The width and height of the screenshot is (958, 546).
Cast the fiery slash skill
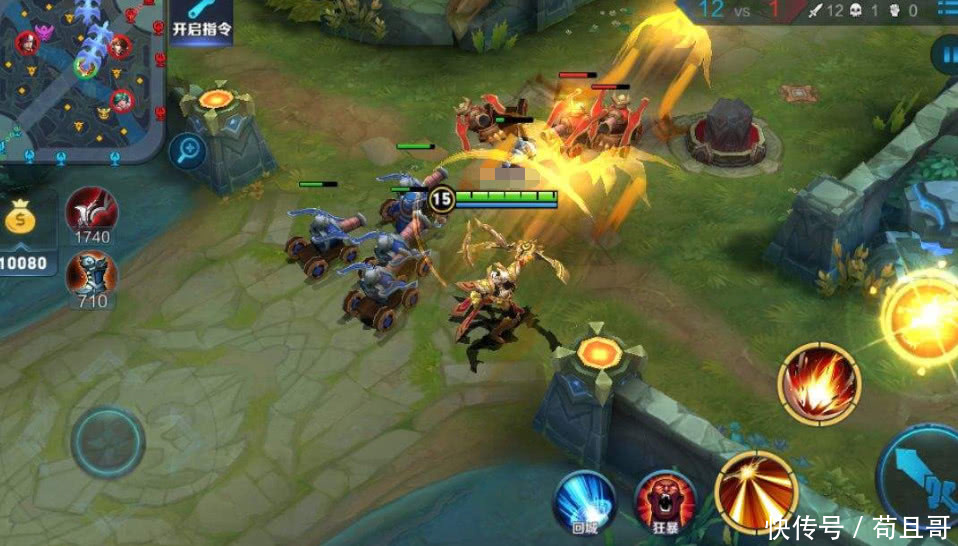[819, 383]
